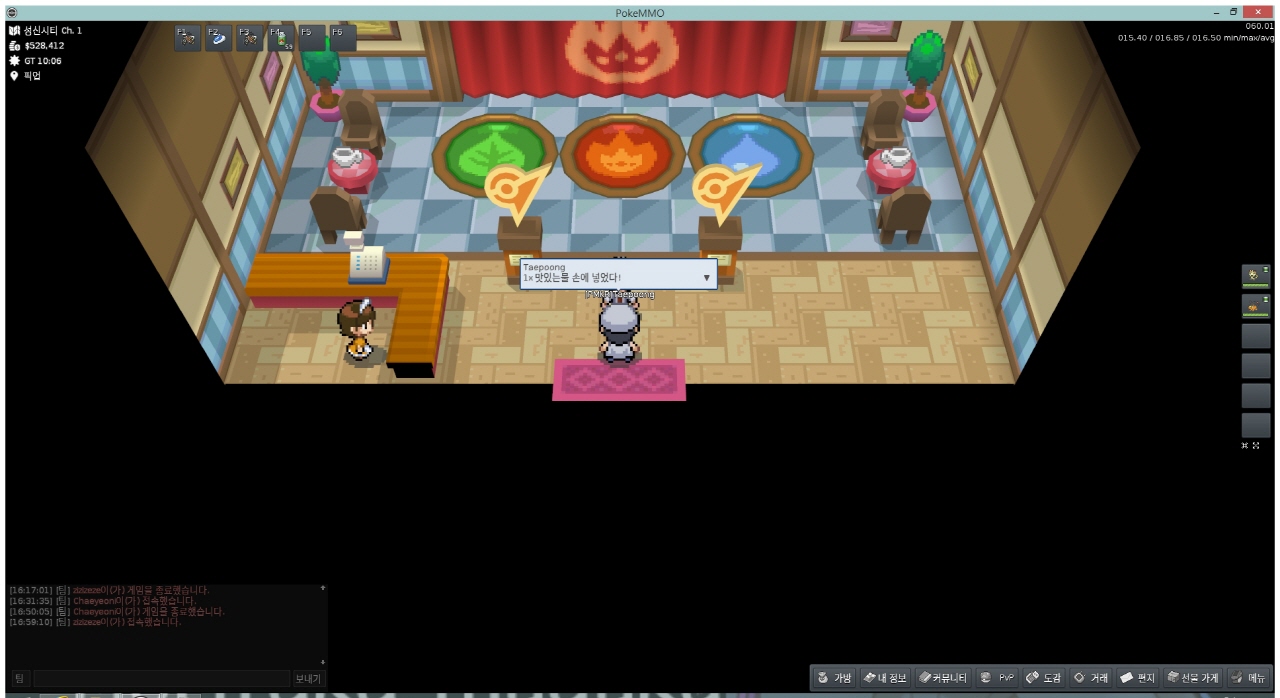Open the 메뉴 main menu
Screen dimensions: 1280x698
pos(1247,678)
